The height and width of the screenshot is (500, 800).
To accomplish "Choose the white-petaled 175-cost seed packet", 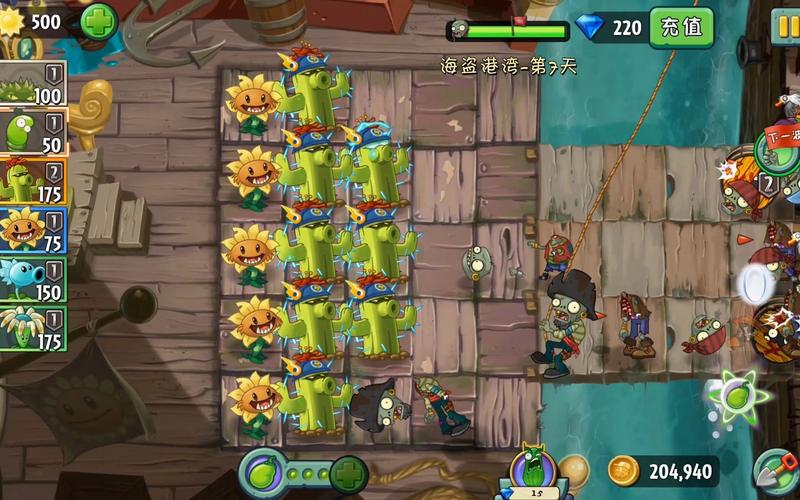I will pyautogui.click(x=33, y=329).
